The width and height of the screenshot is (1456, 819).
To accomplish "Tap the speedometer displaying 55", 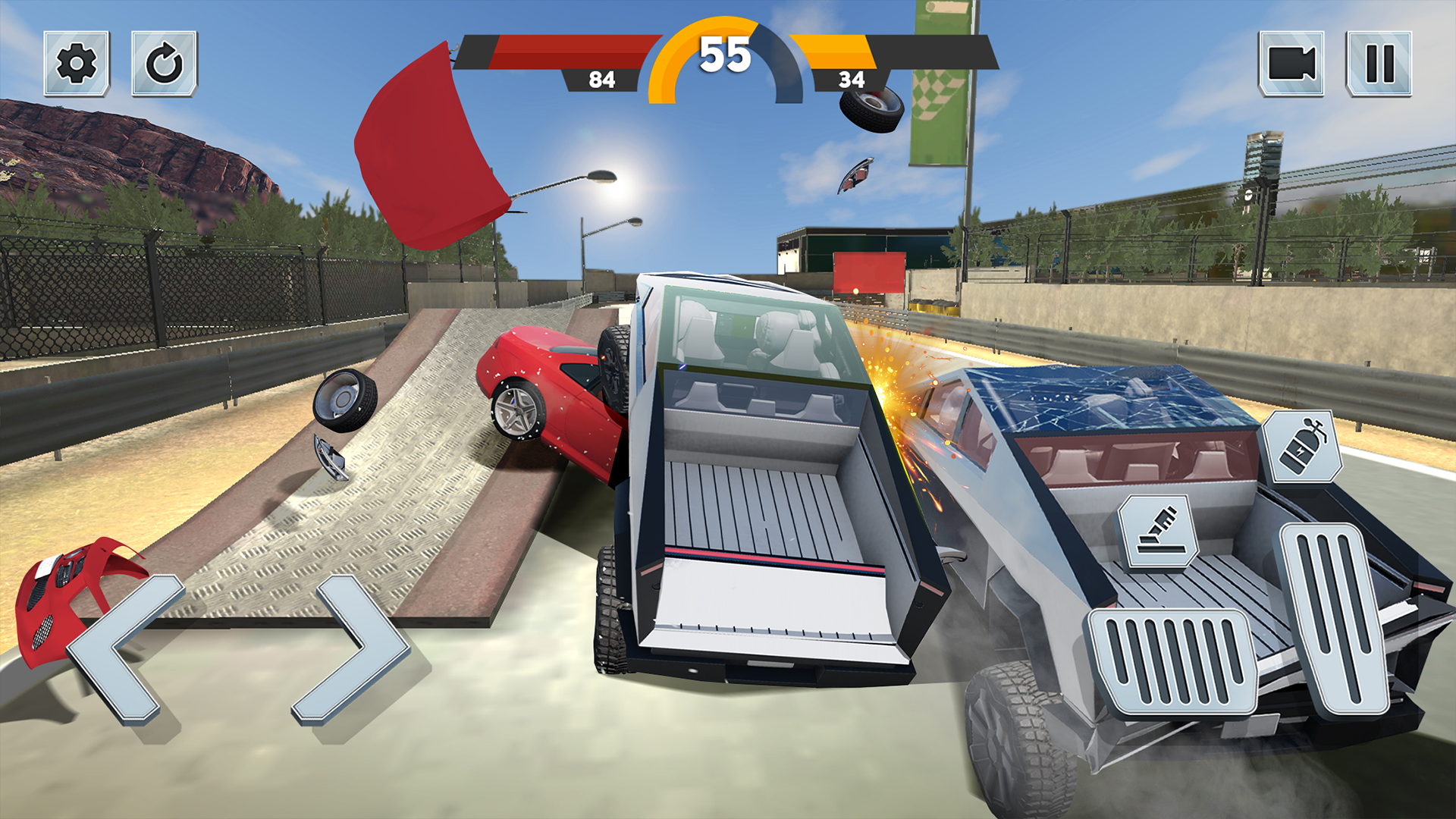I will coord(726,53).
